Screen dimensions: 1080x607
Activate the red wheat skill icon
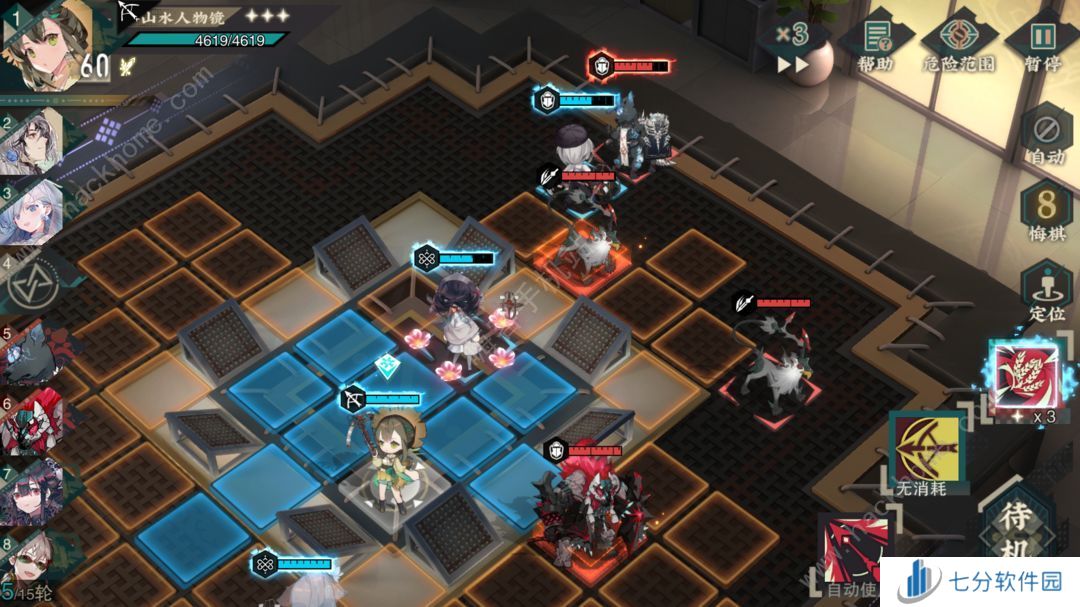click(x=1021, y=375)
